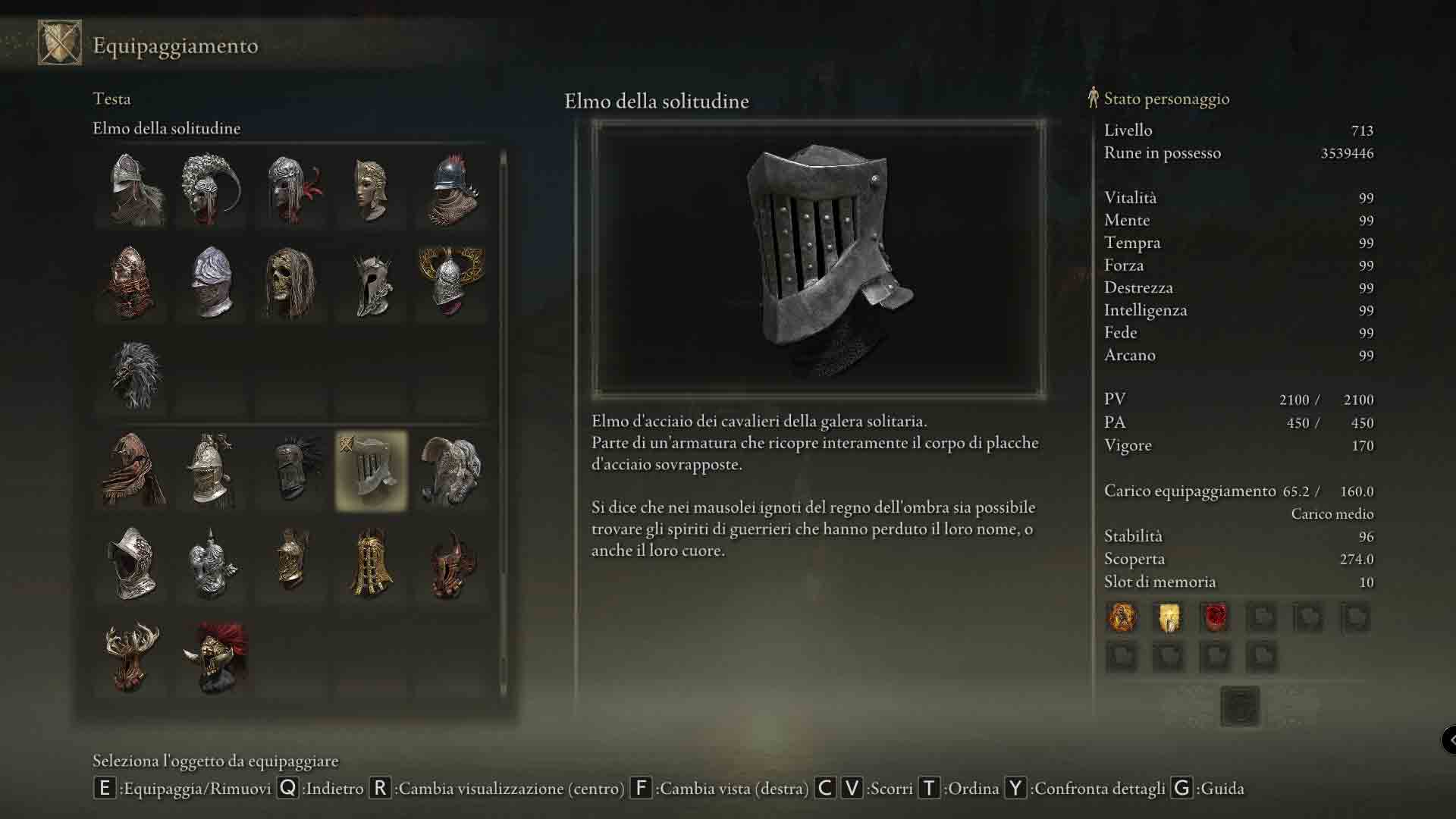The height and width of the screenshot is (819, 1456).
Task: Choose the red rose memory slot
Action: 1216,617
